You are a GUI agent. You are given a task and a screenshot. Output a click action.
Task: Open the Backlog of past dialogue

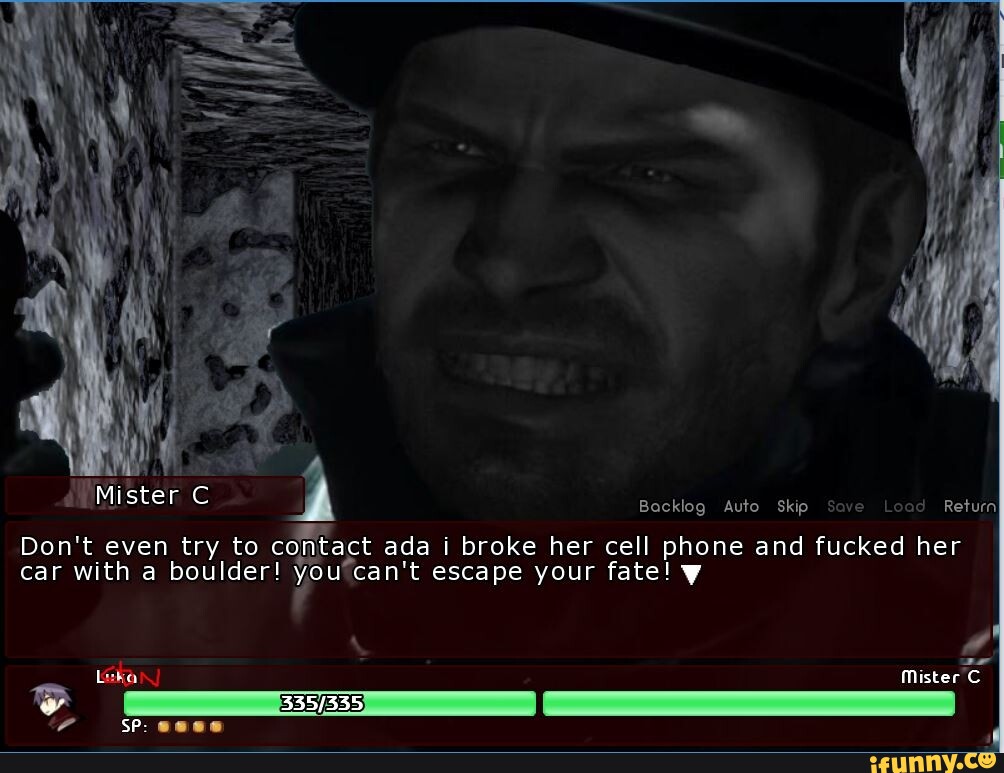coord(672,507)
